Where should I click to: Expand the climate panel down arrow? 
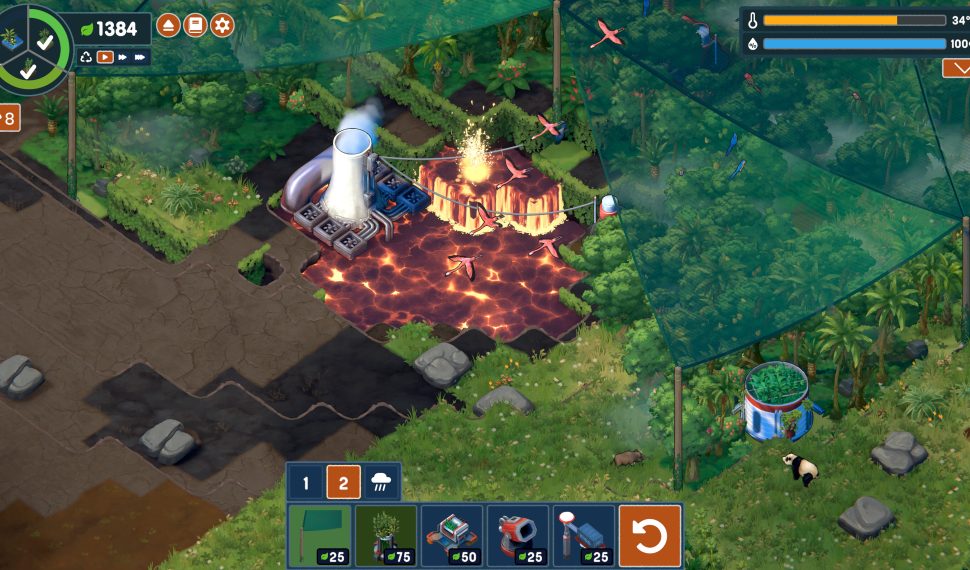click(x=956, y=68)
